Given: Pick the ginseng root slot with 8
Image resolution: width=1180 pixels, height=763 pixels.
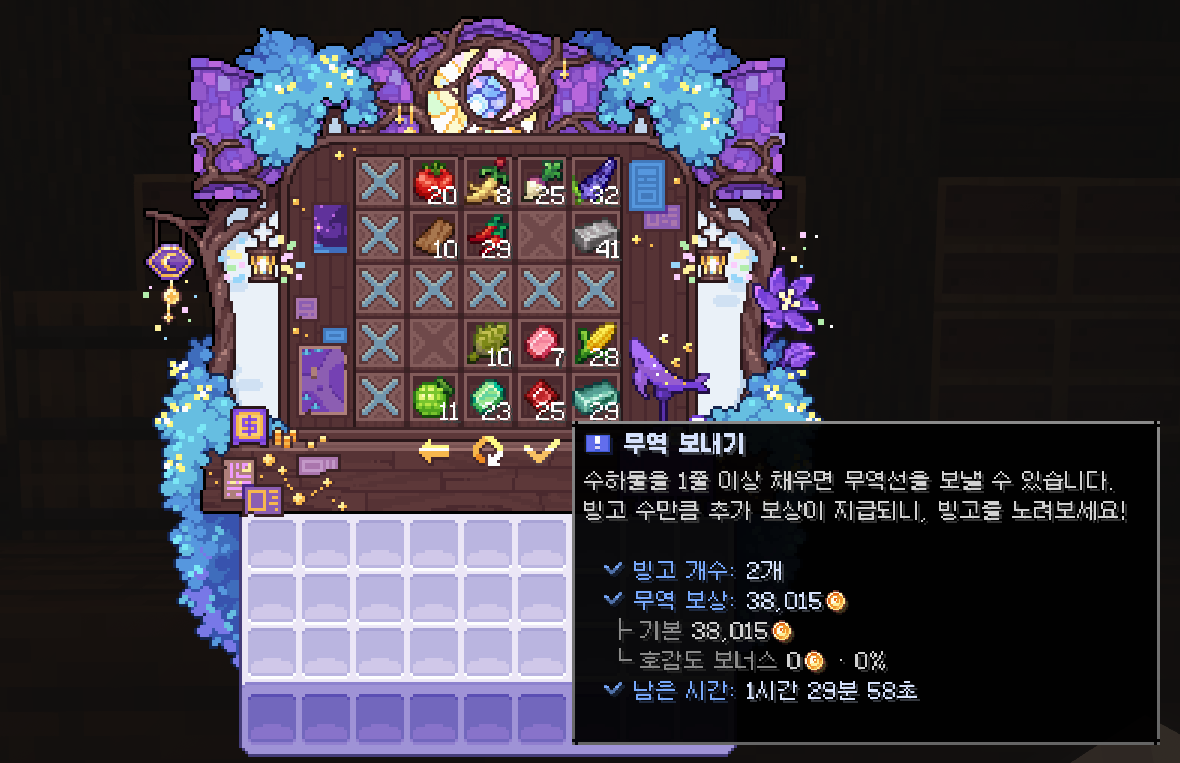Looking at the screenshot, I should coord(488,182).
